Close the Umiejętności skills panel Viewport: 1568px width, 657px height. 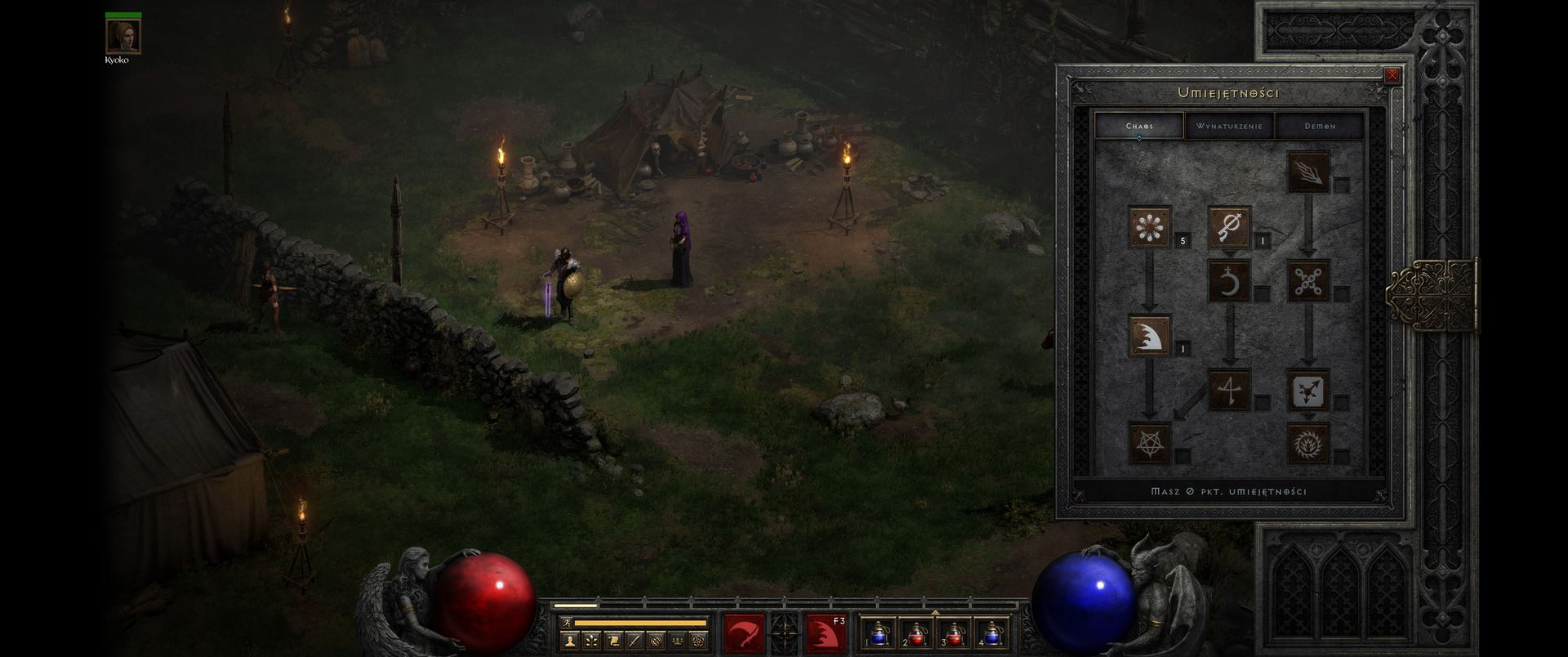point(1392,75)
